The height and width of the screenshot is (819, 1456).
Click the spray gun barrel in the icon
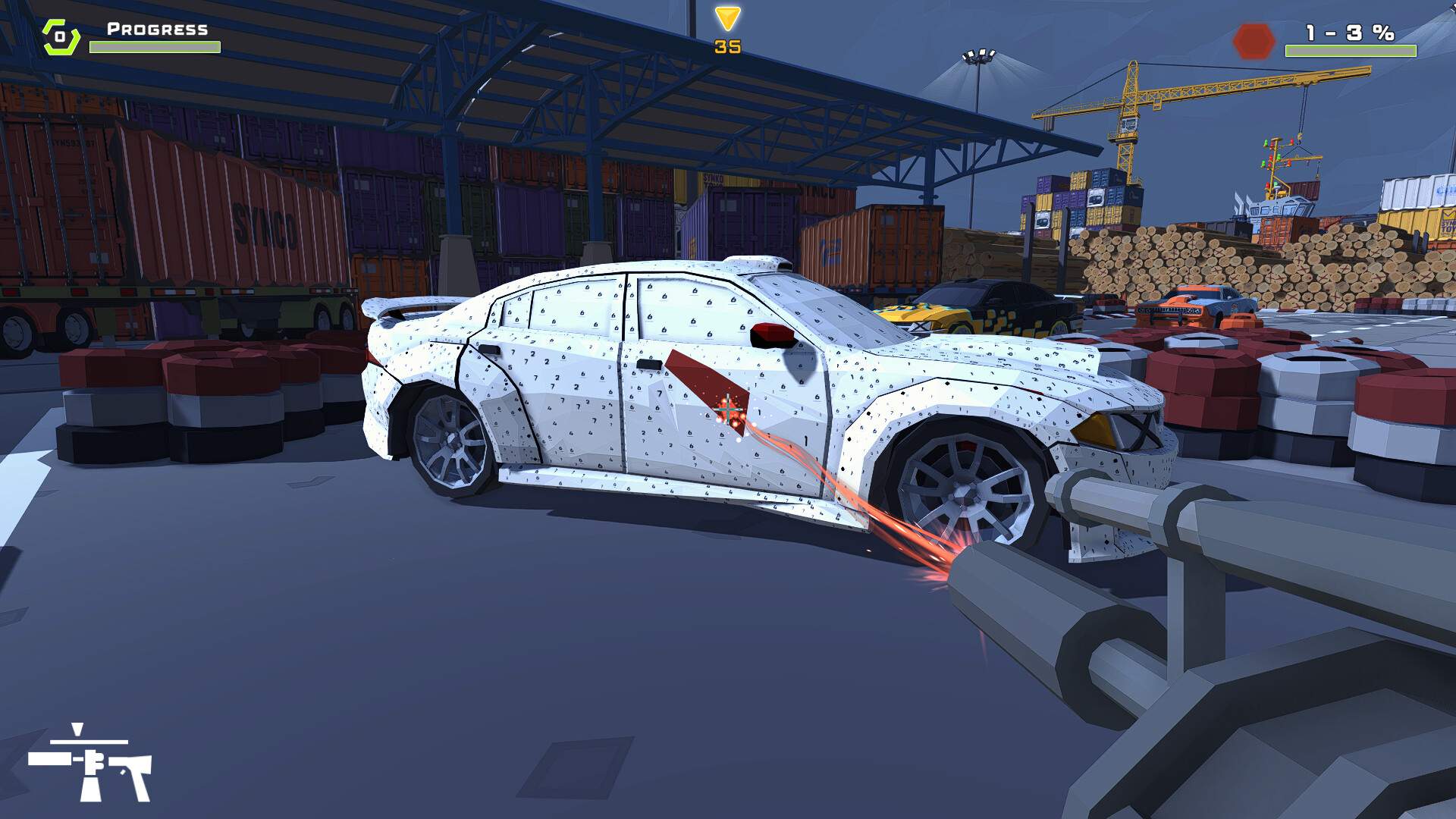click(x=49, y=758)
